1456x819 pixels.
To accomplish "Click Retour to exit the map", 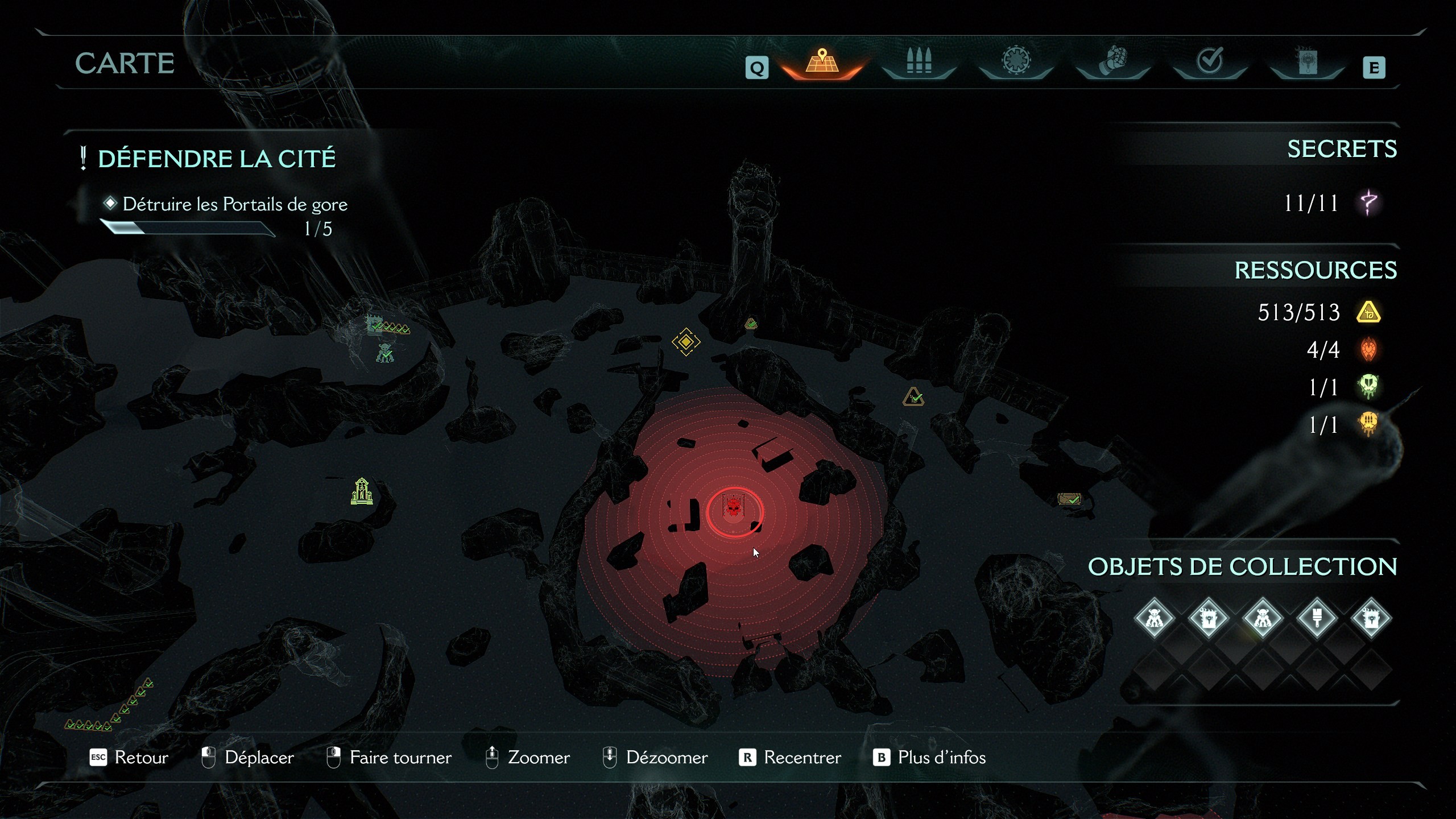I will pyautogui.click(x=130, y=758).
